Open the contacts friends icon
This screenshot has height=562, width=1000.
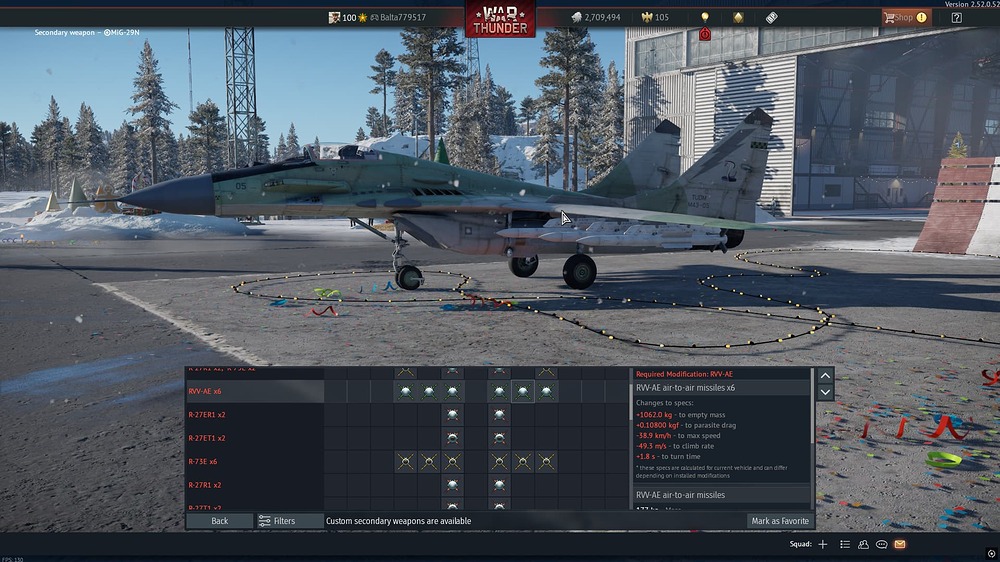(x=863, y=544)
